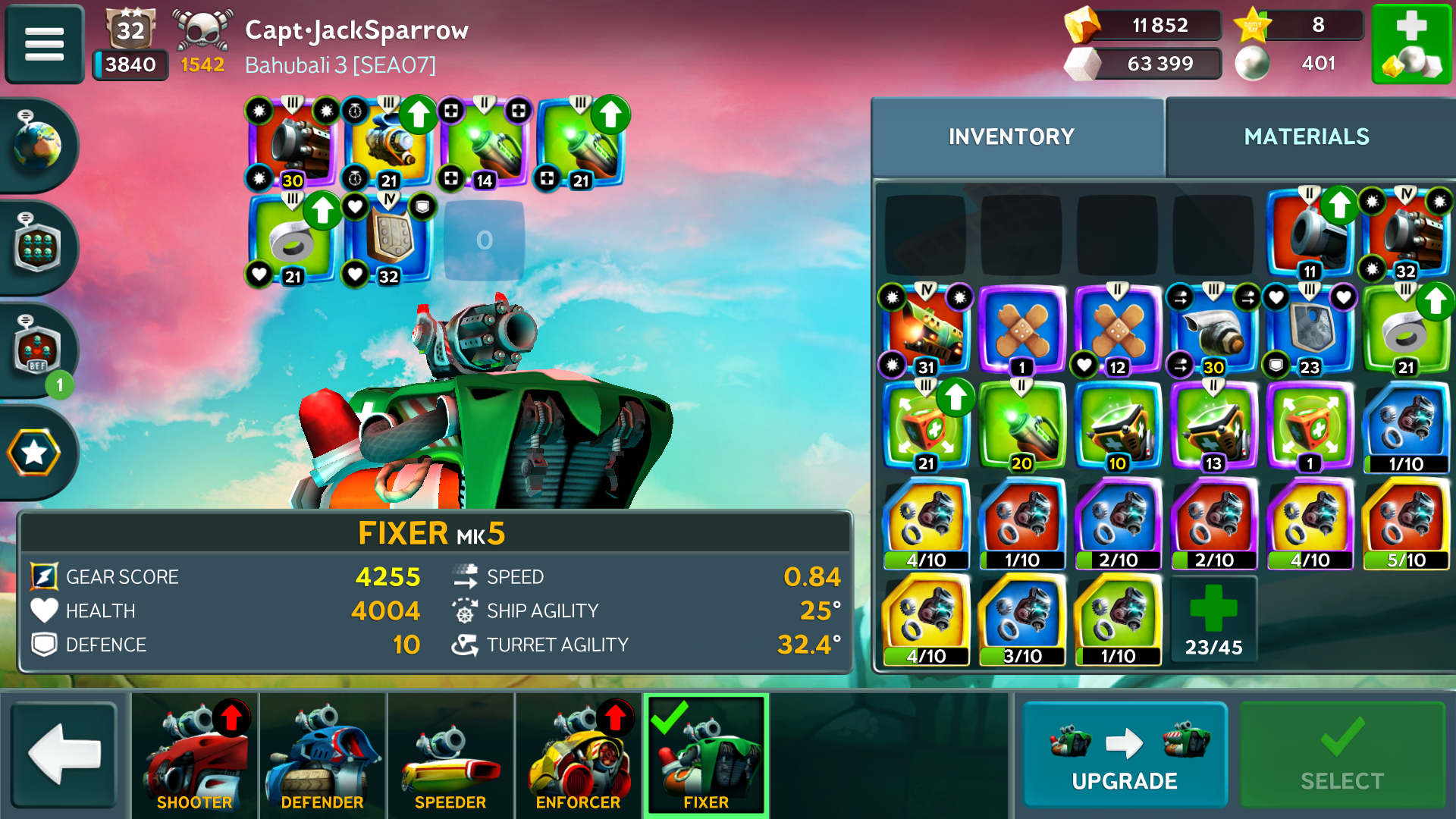Screen dimensions: 1456x819
Task: Tap the empty equipment slot marked 0
Action: [x=485, y=240]
